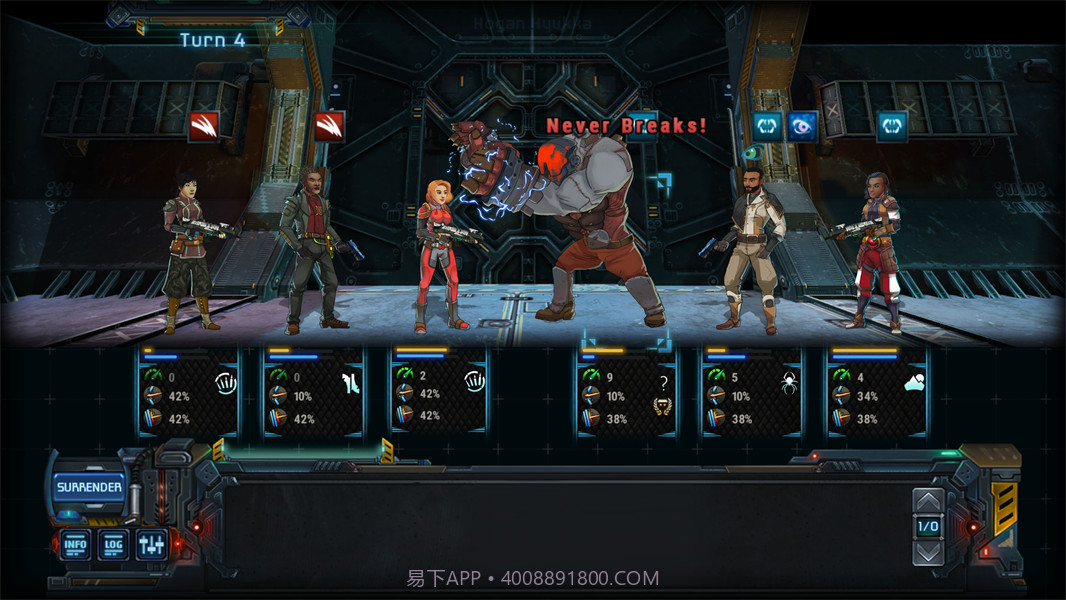The height and width of the screenshot is (600, 1066).
Task: Show the combat LOG
Action: [x=113, y=545]
